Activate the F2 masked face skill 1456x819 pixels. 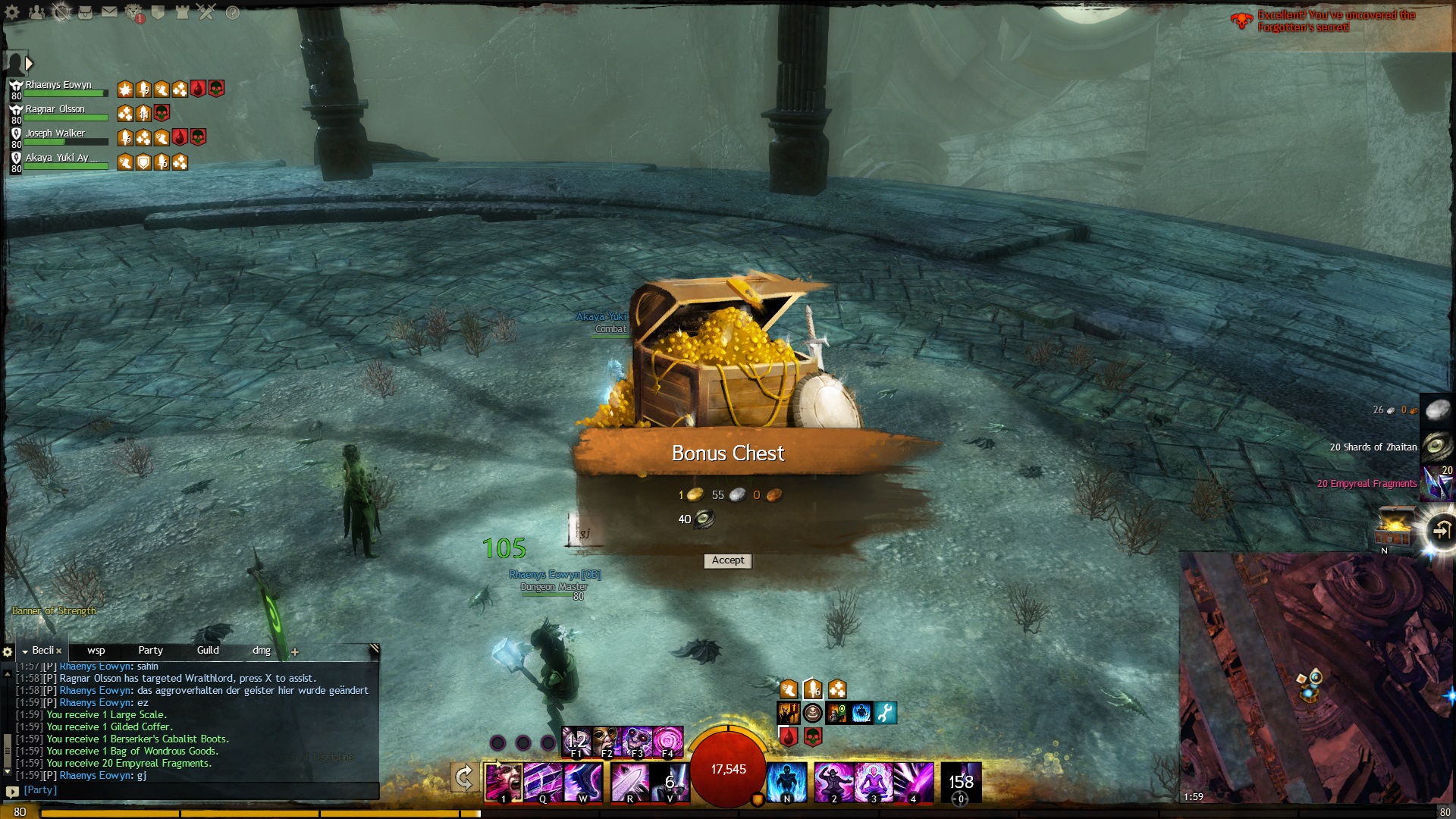click(607, 741)
